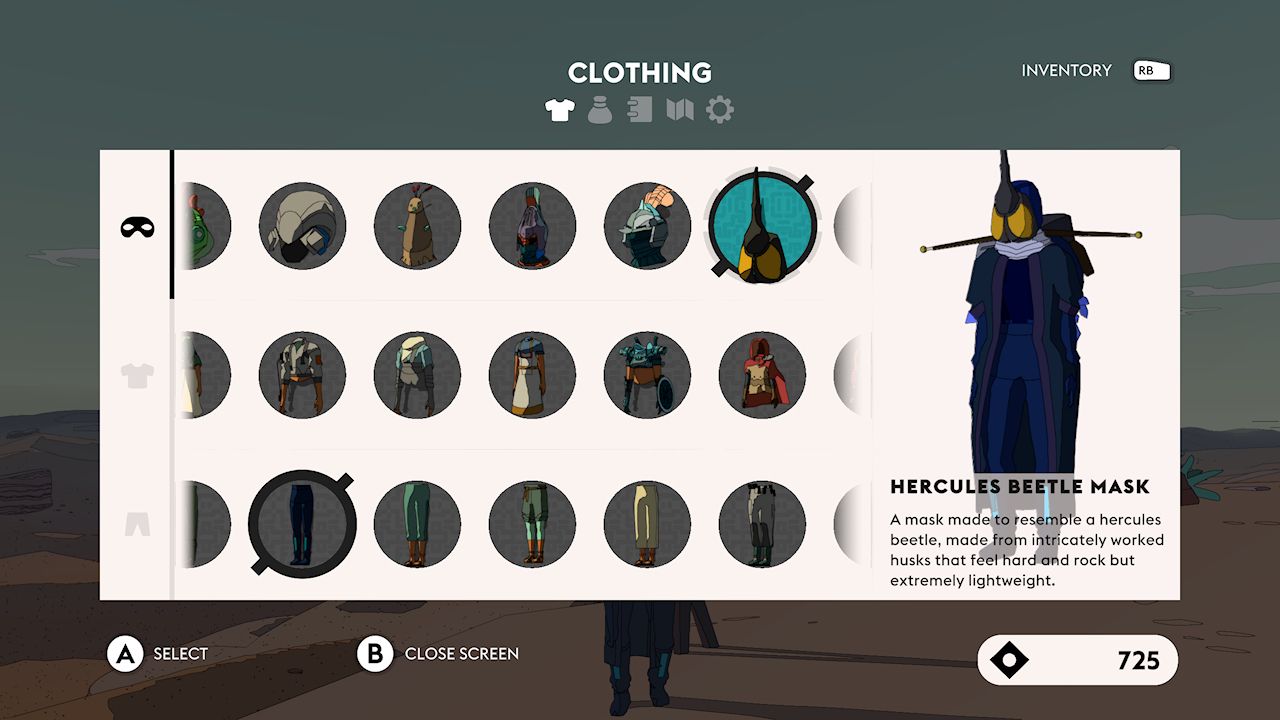Select the green trousers thumbnail
Viewport: 1280px width, 720px height.
click(417, 522)
